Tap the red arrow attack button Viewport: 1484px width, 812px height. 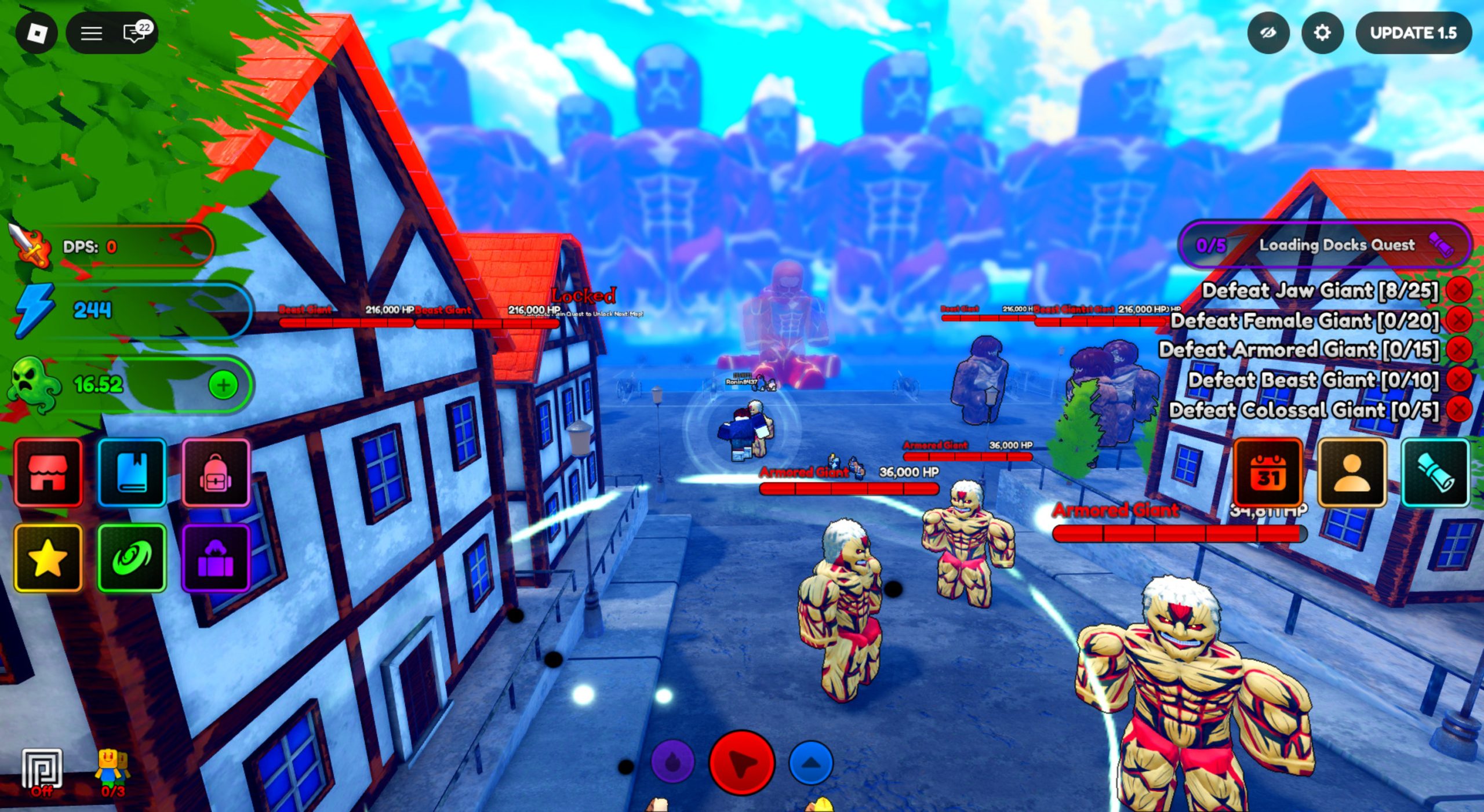[742, 762]
